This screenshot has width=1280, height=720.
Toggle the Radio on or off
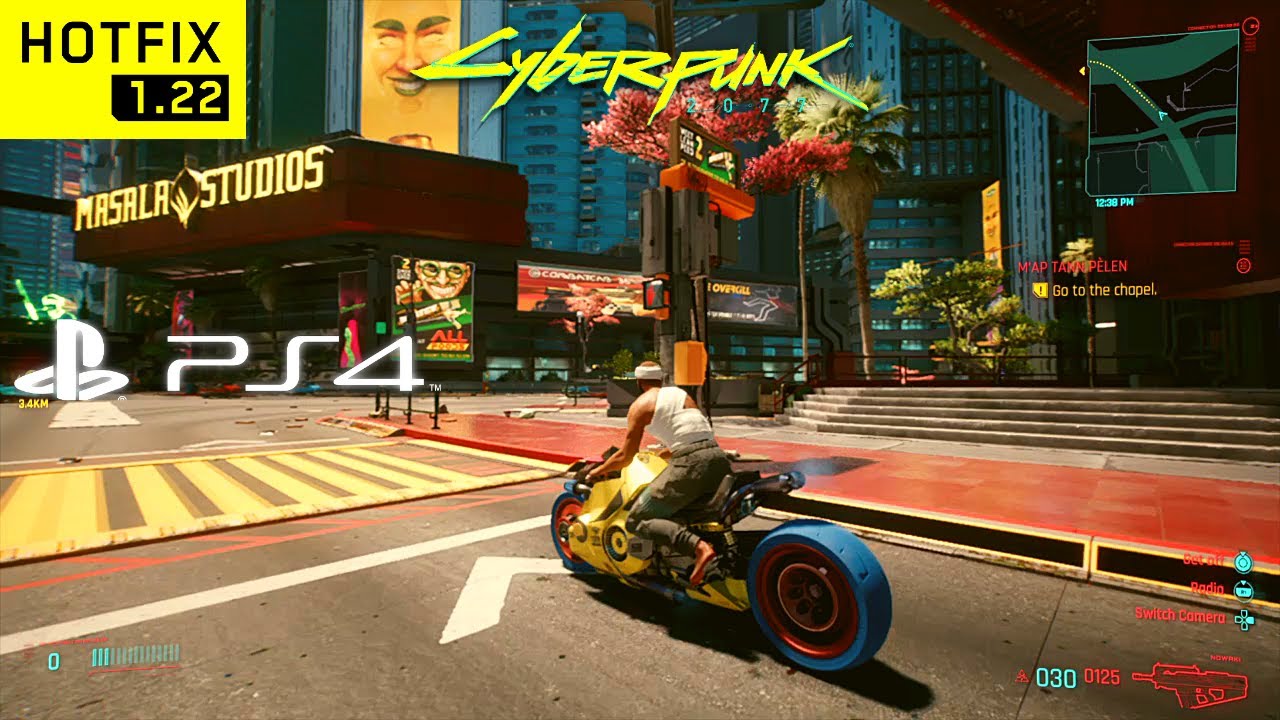click(x=1207, y=589)
